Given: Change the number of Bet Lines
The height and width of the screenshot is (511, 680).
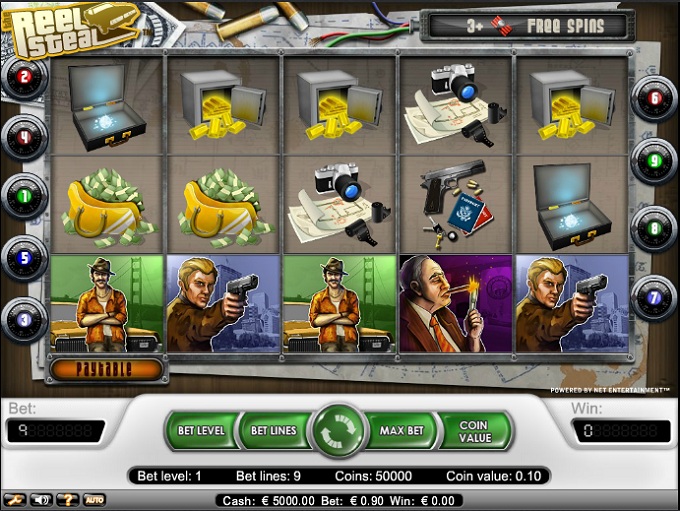Looking at the screenshot, I should pyautogui.click(x=272, y=431).
